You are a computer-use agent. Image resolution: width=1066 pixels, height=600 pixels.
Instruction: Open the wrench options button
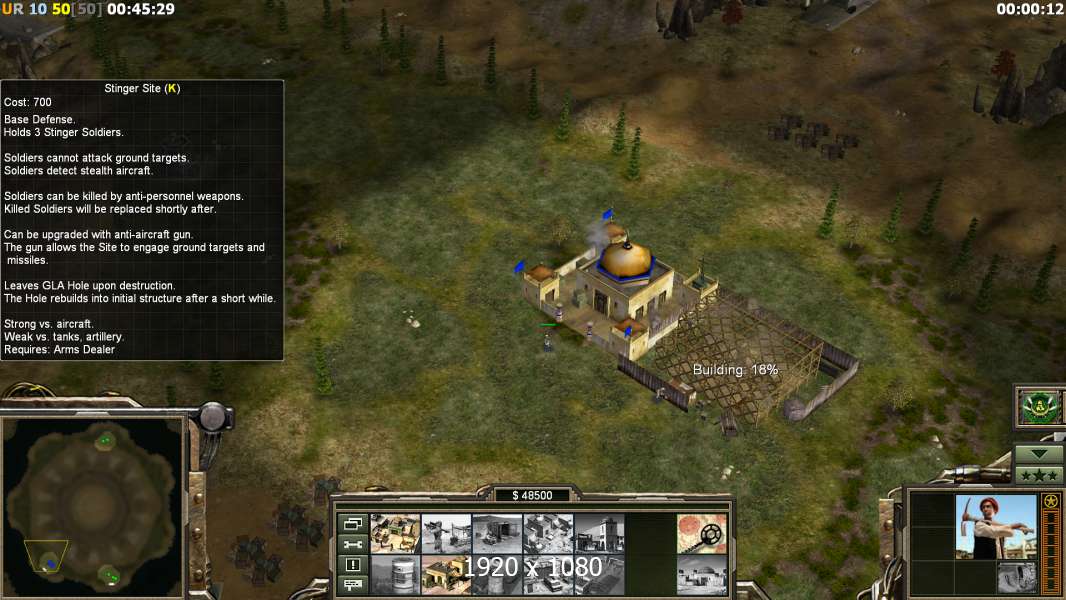(x=352, y=544)
